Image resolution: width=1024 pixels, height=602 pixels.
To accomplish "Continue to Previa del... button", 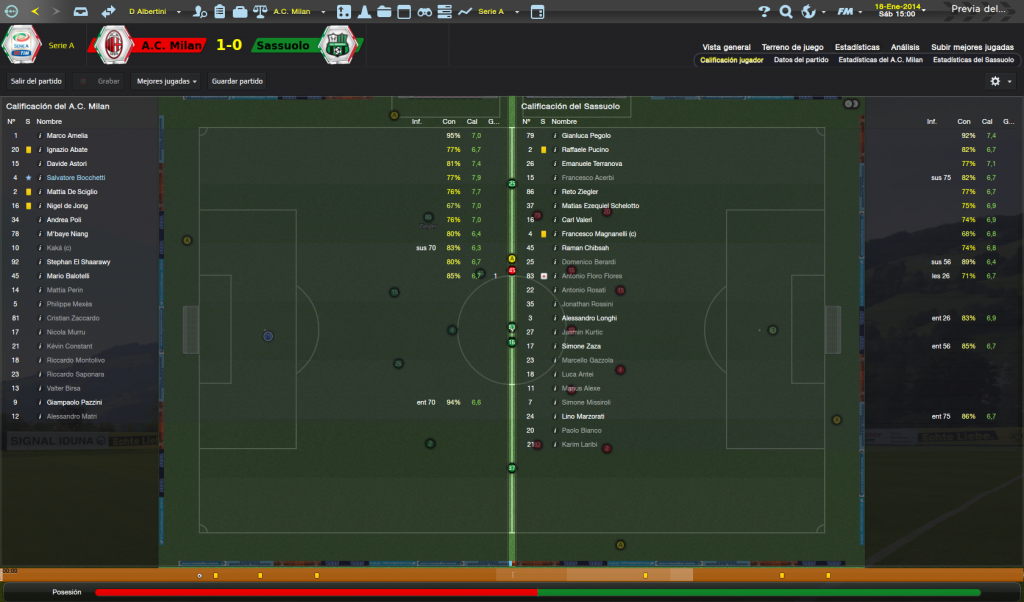I will point(978,9).
